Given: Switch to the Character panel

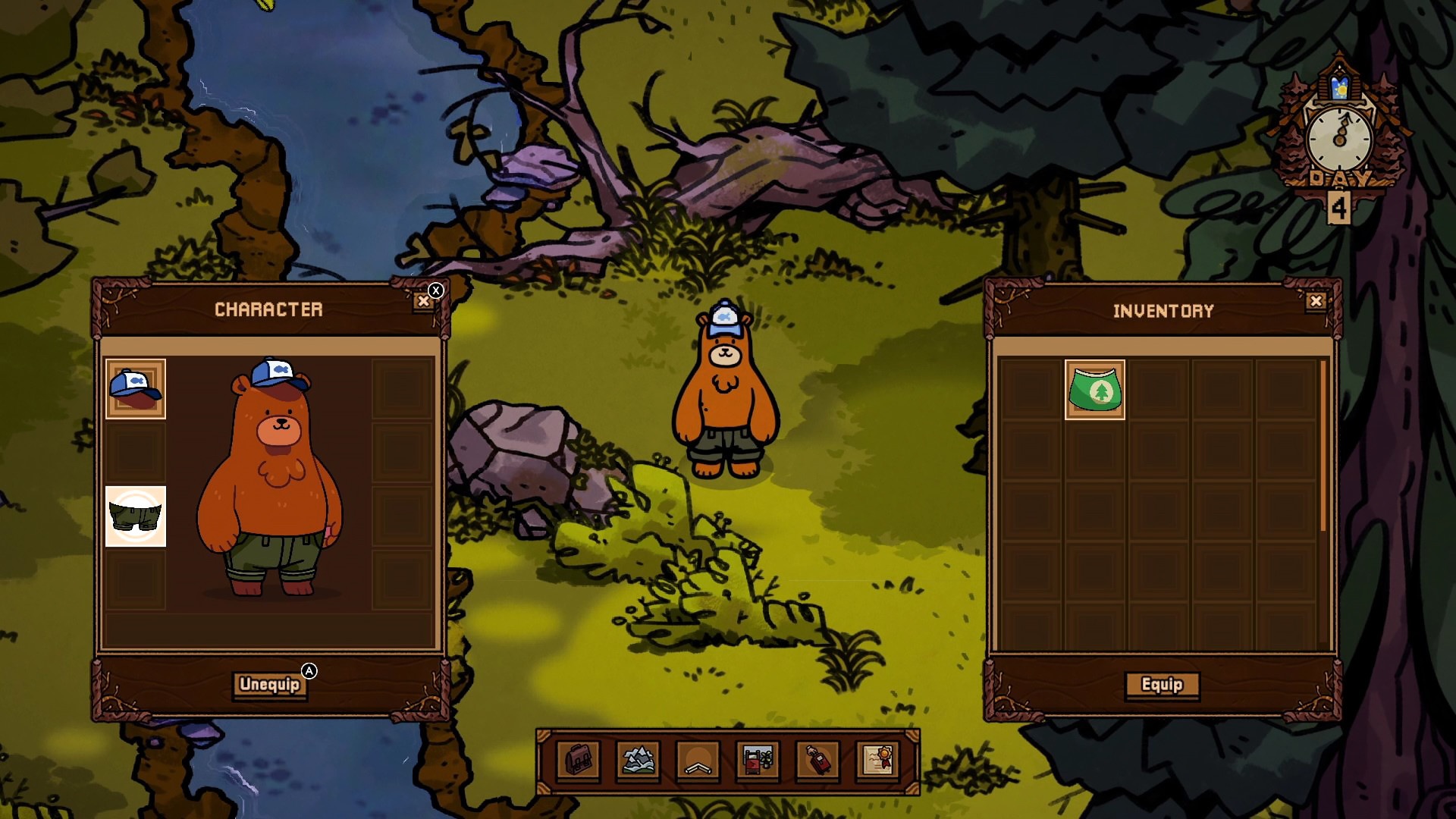Looking at the screenshot, I should [271, 308].
